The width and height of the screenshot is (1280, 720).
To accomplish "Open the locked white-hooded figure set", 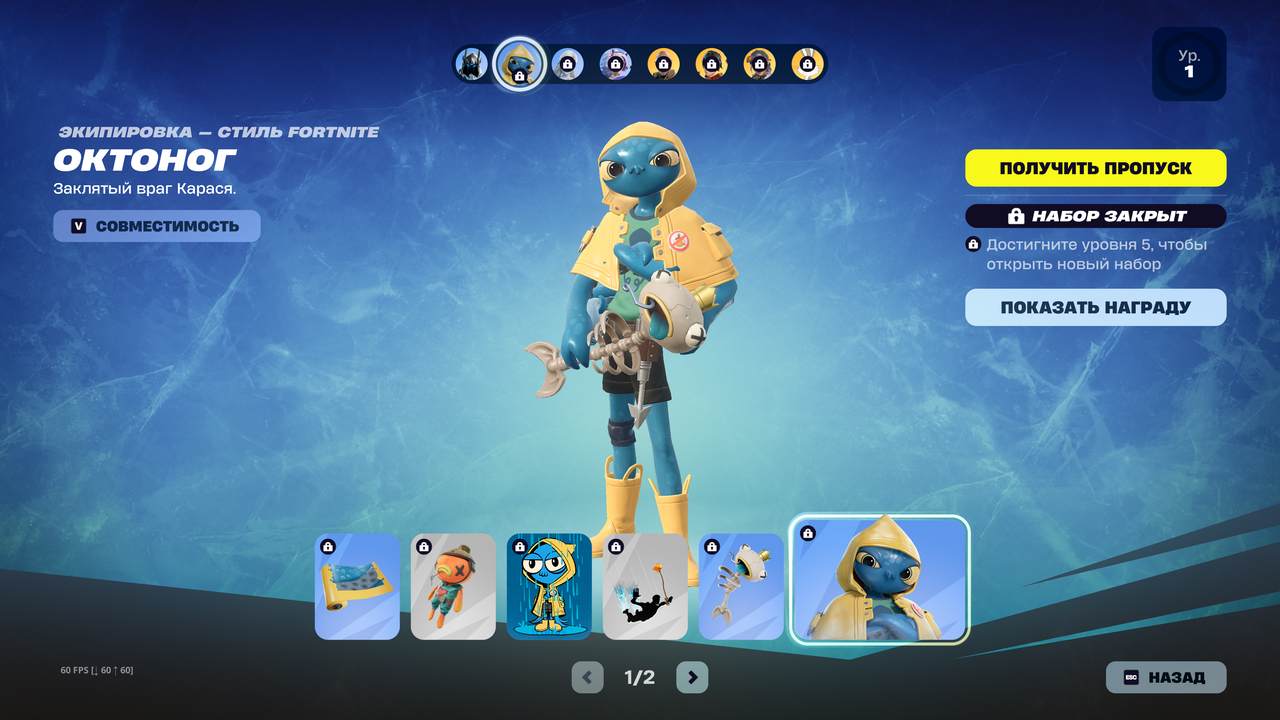I will click(568, 64).
